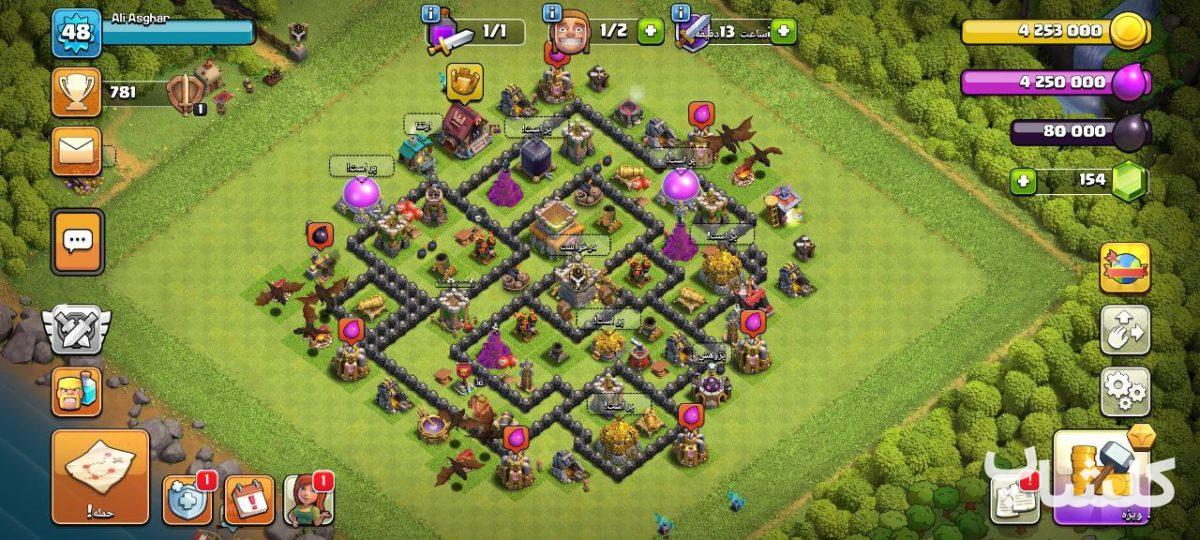
Task: Show shield info above the purple shield
Action: (682, 13)
